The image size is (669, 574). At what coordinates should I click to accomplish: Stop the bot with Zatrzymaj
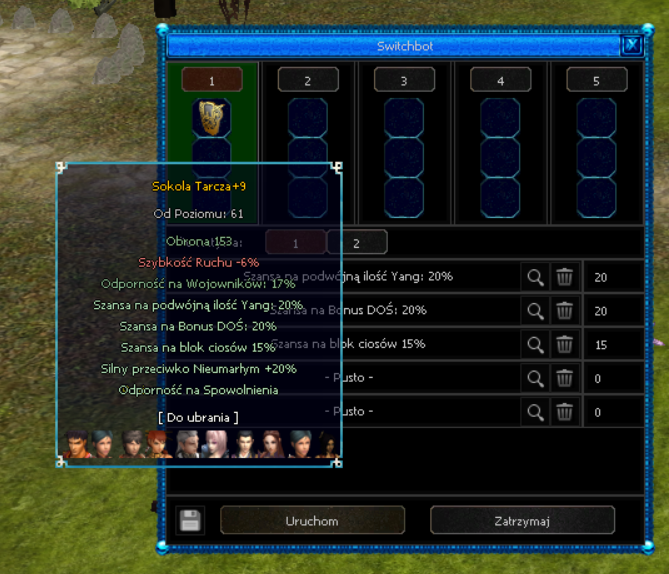(522, 520)
